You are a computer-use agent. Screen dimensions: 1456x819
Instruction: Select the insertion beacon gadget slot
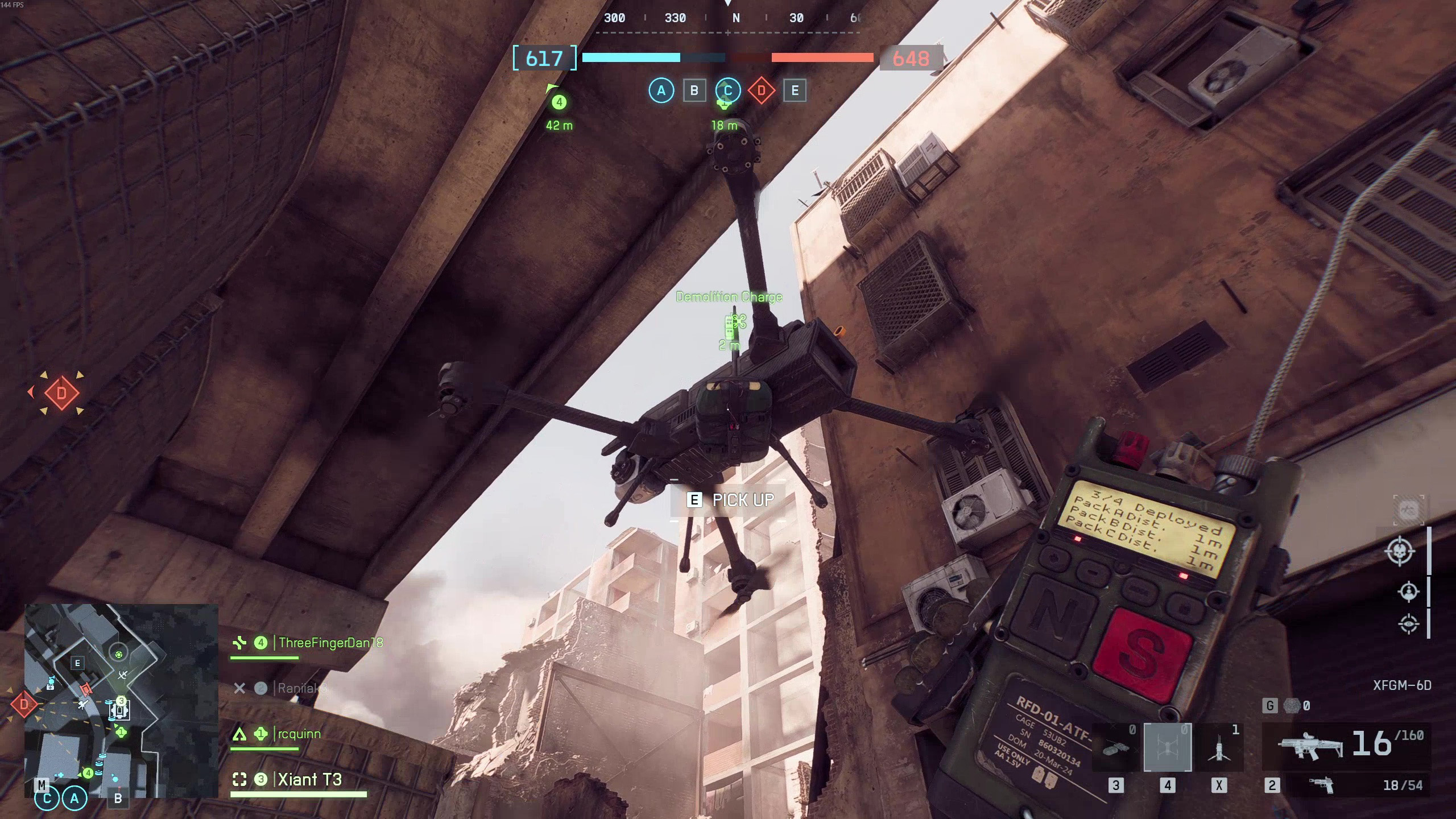coord(1219,748)
